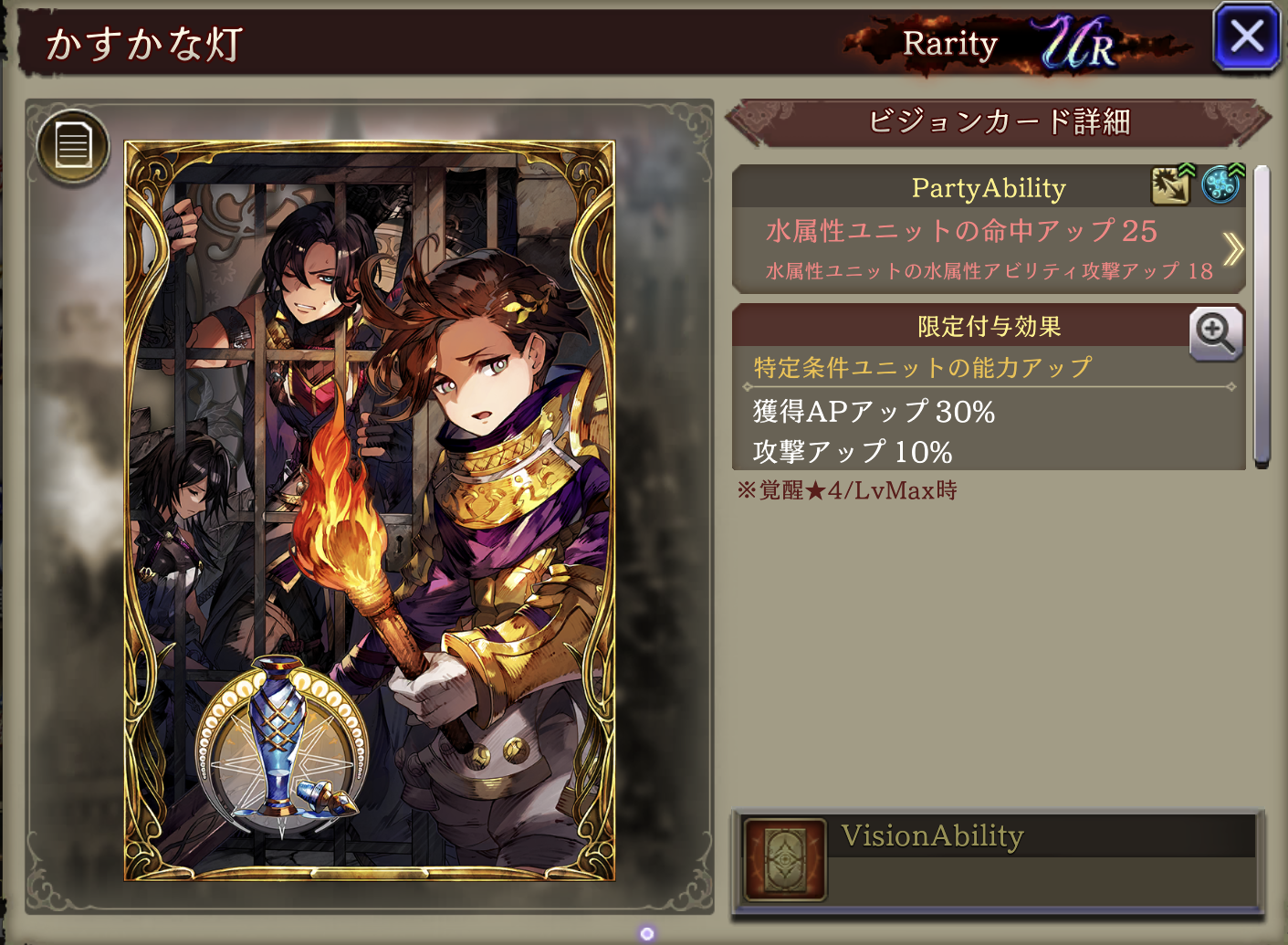The height and width of the screenshot is (945, 1288).
Task: Click the ability panel scrollbar
Action: [1262, 315]
